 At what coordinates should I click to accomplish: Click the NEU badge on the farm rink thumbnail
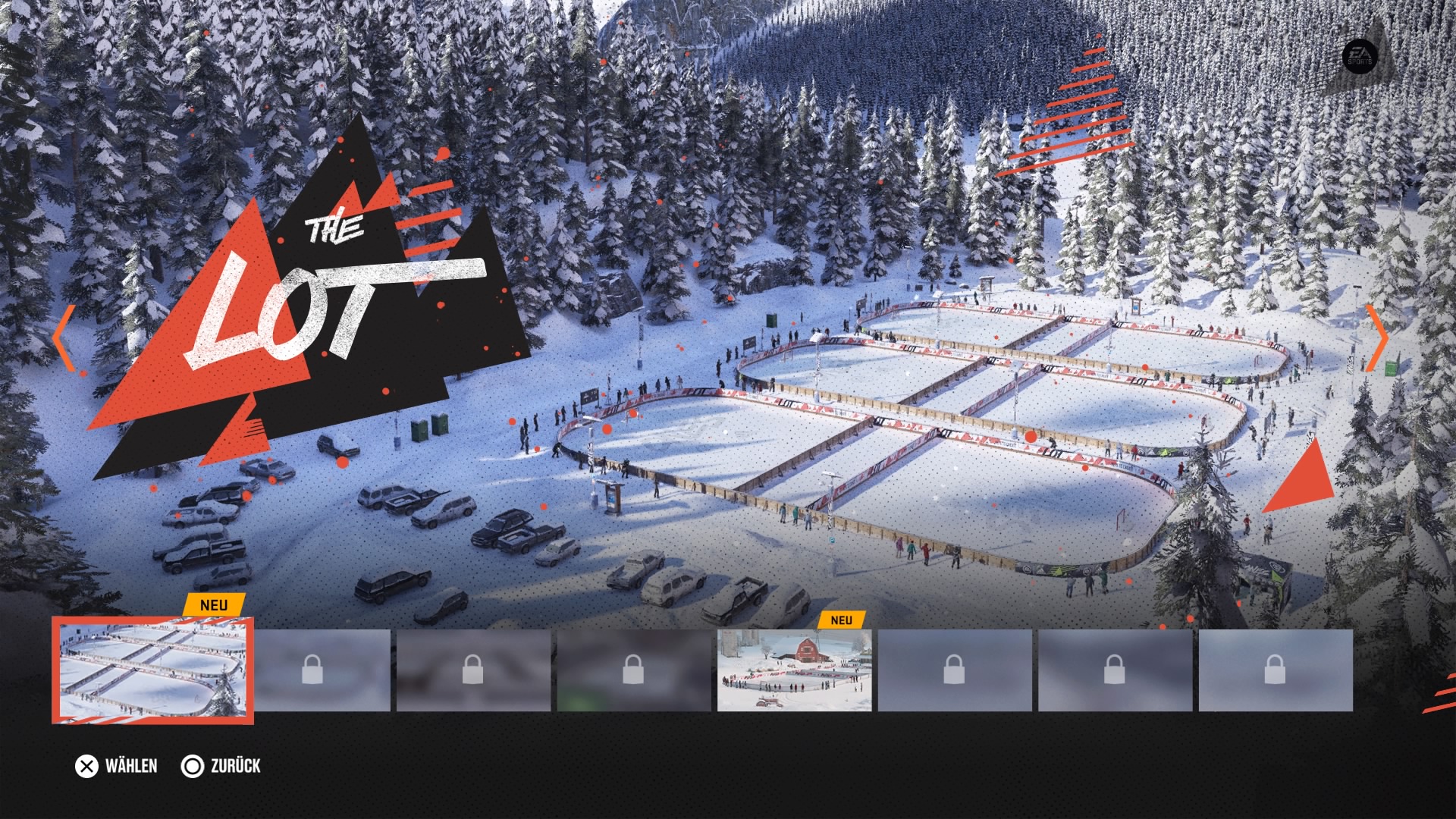(x=843, y=620)
